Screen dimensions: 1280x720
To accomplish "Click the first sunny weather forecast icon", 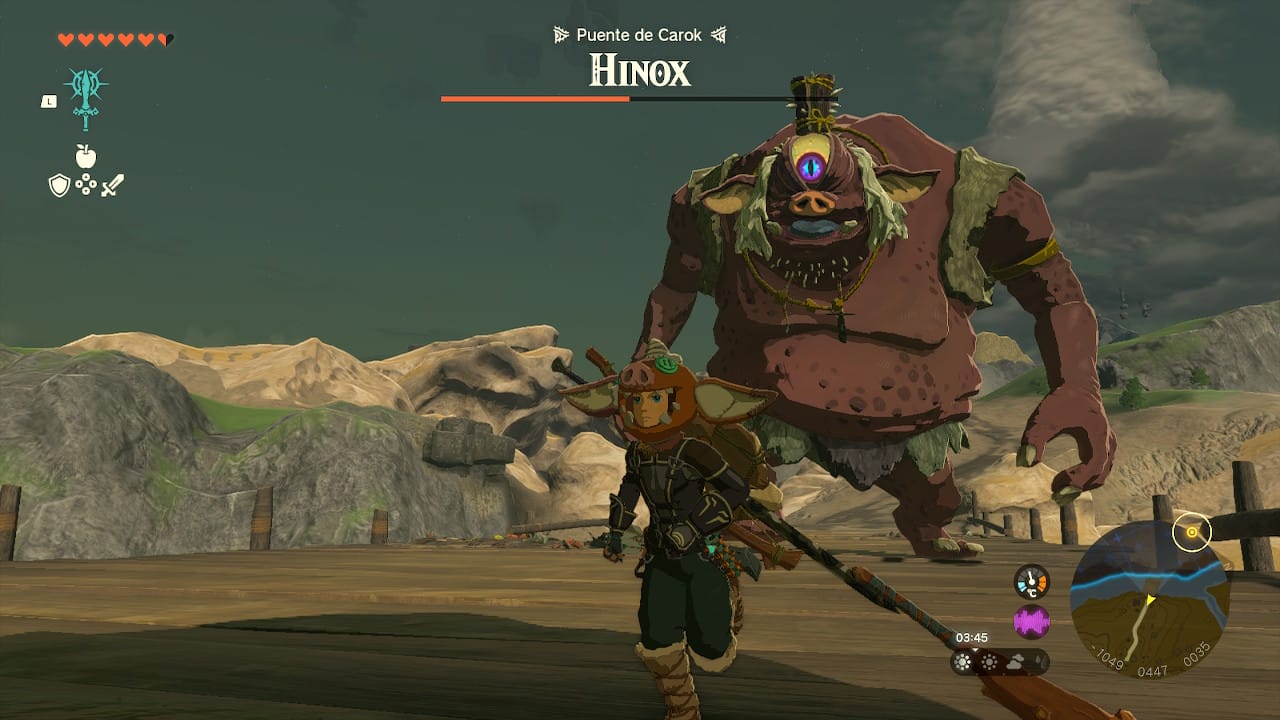I will pyautogui.click(x=963, y=662).
